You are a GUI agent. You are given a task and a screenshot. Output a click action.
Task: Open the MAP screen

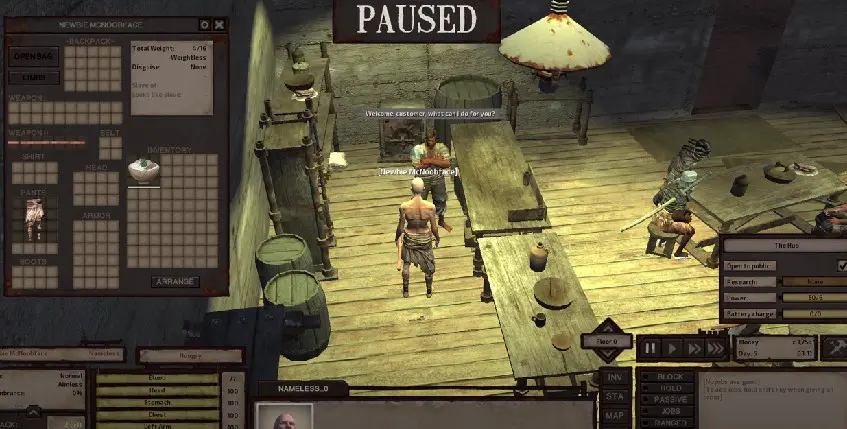tap(616, 414)
